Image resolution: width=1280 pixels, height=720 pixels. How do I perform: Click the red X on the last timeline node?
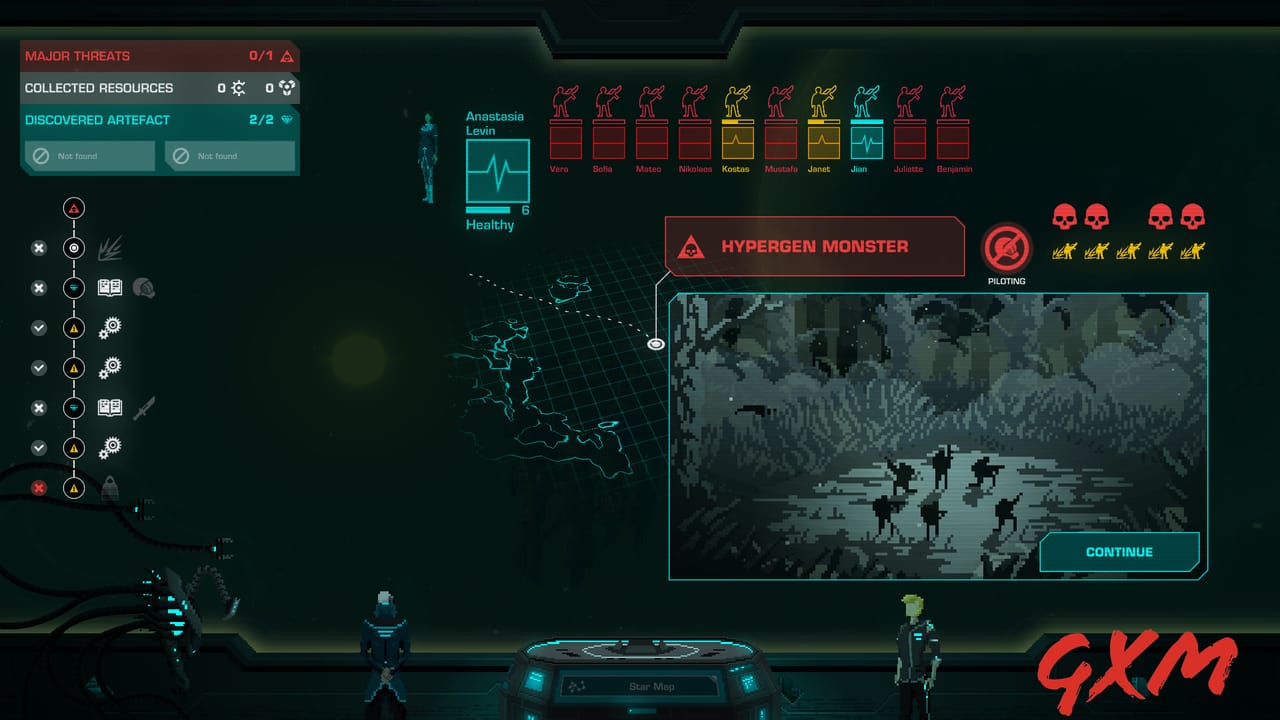tap(38, 488)
